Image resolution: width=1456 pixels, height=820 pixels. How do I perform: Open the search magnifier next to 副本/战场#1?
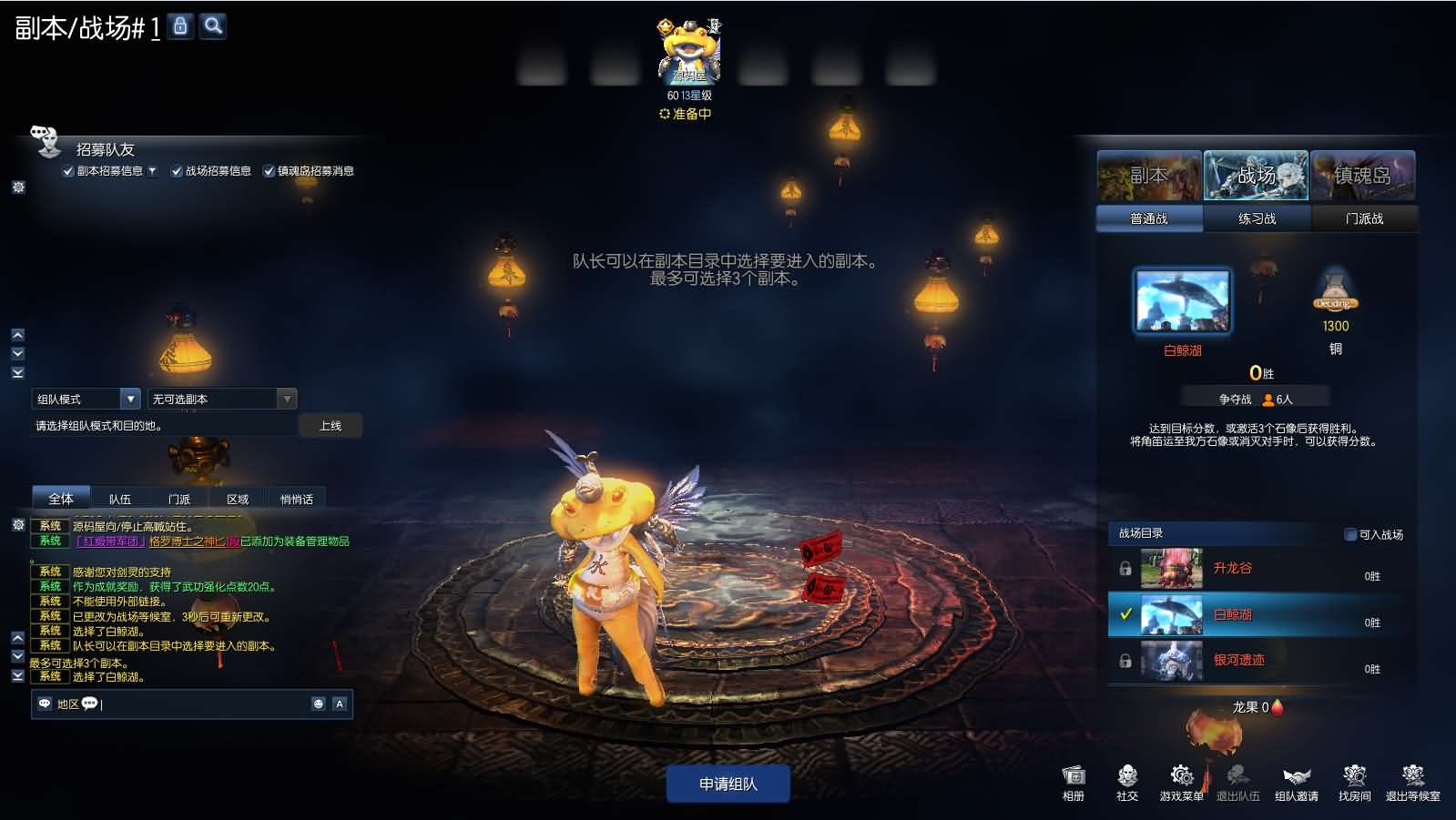click(212, 26)
